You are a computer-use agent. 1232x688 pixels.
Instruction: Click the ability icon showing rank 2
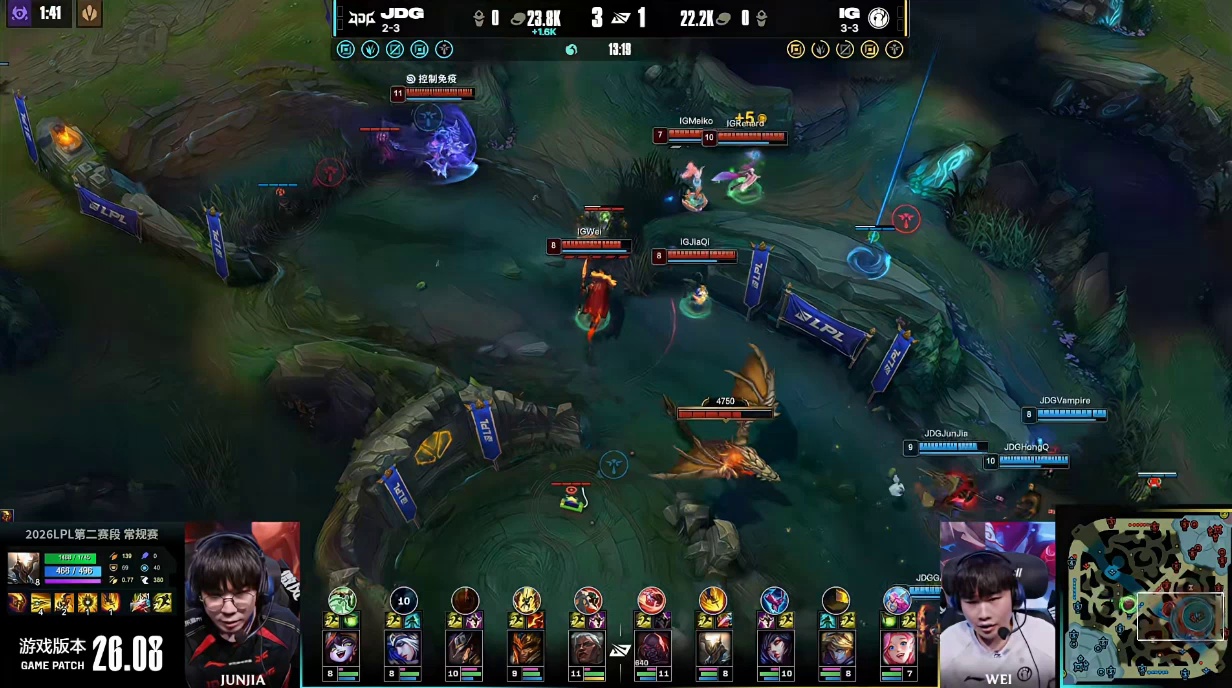pyautogui.click(x=65, y=603)
